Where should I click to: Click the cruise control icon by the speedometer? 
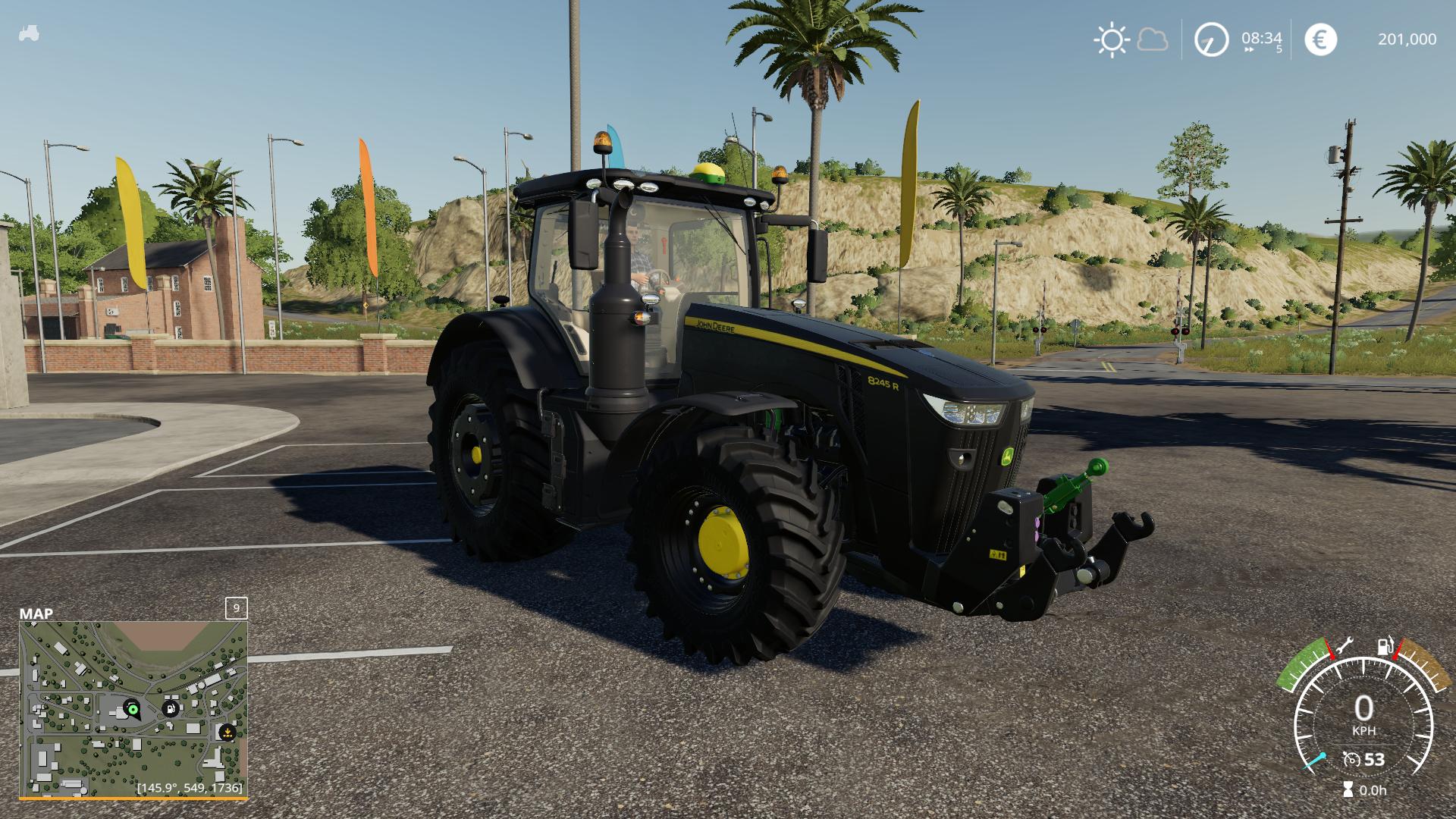(1351, 759)
